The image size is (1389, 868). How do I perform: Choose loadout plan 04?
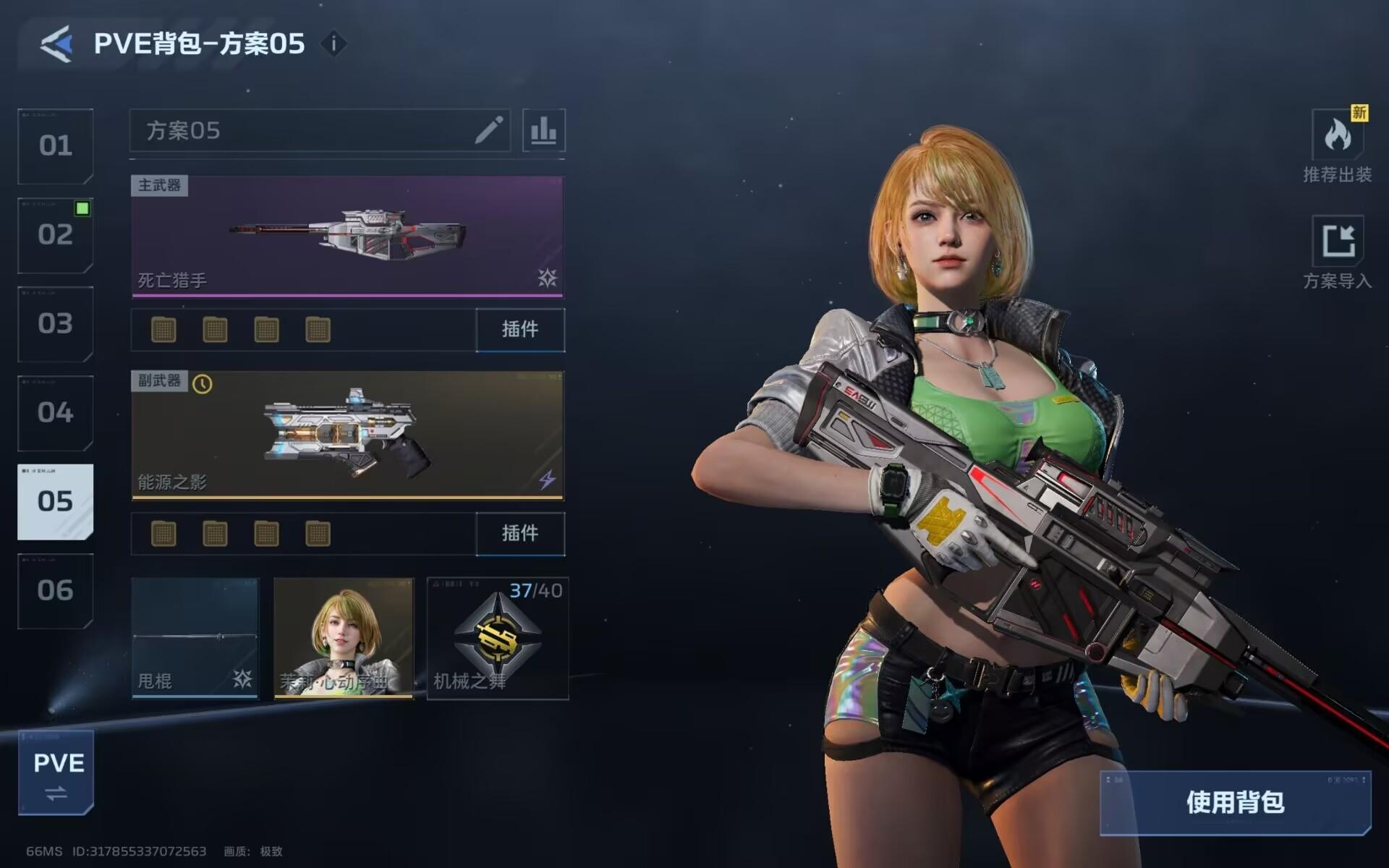(x=56, y=413)
